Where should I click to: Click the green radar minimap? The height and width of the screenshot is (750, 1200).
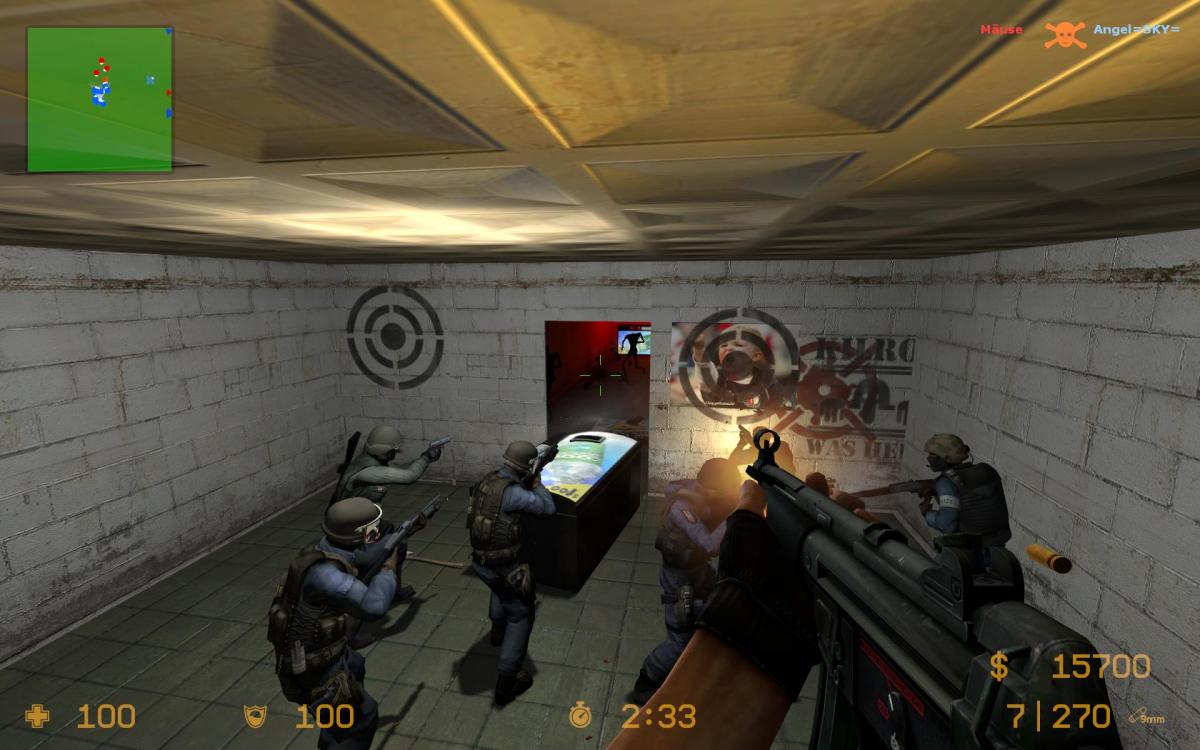99,98
